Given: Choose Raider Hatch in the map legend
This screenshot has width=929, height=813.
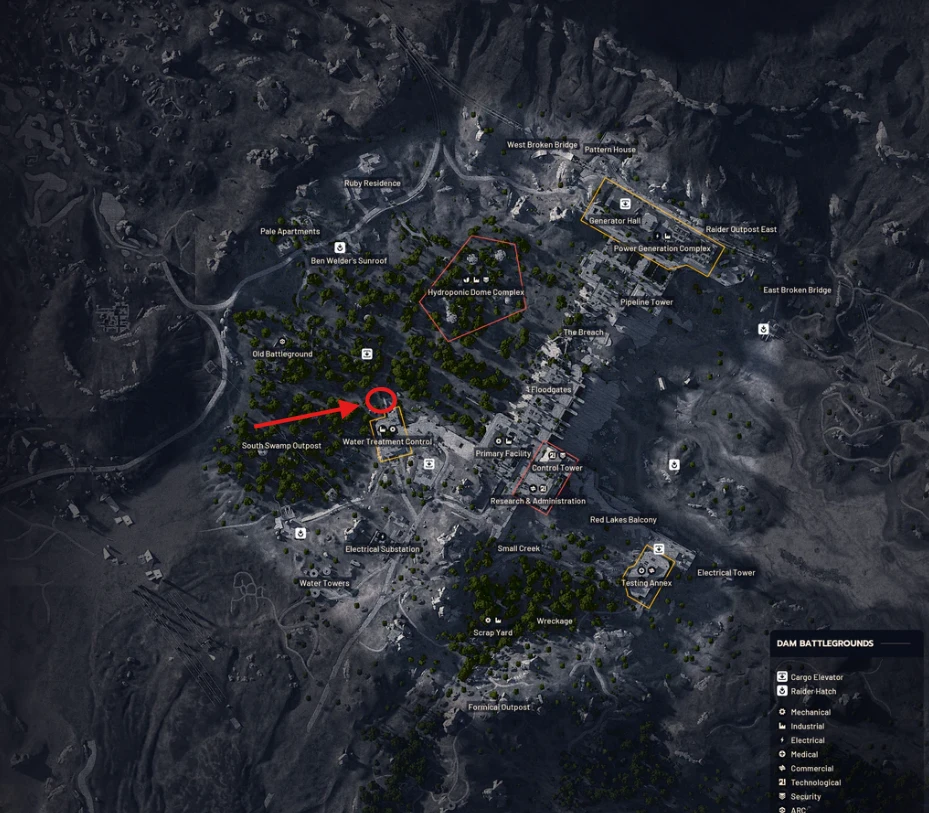Looking at the screenshot, I should click(813, 691).
